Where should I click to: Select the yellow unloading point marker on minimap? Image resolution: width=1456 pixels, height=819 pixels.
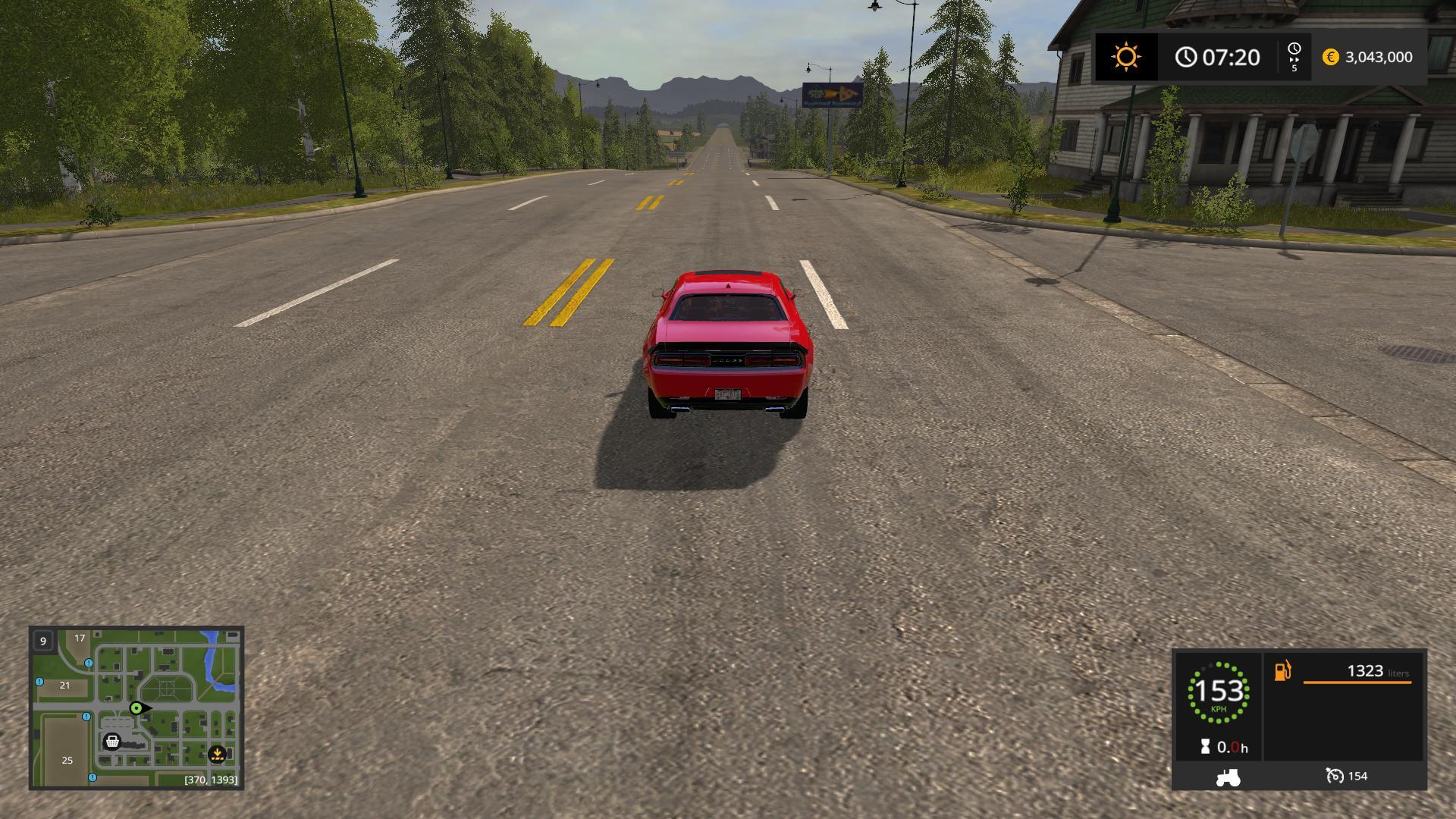217,754
